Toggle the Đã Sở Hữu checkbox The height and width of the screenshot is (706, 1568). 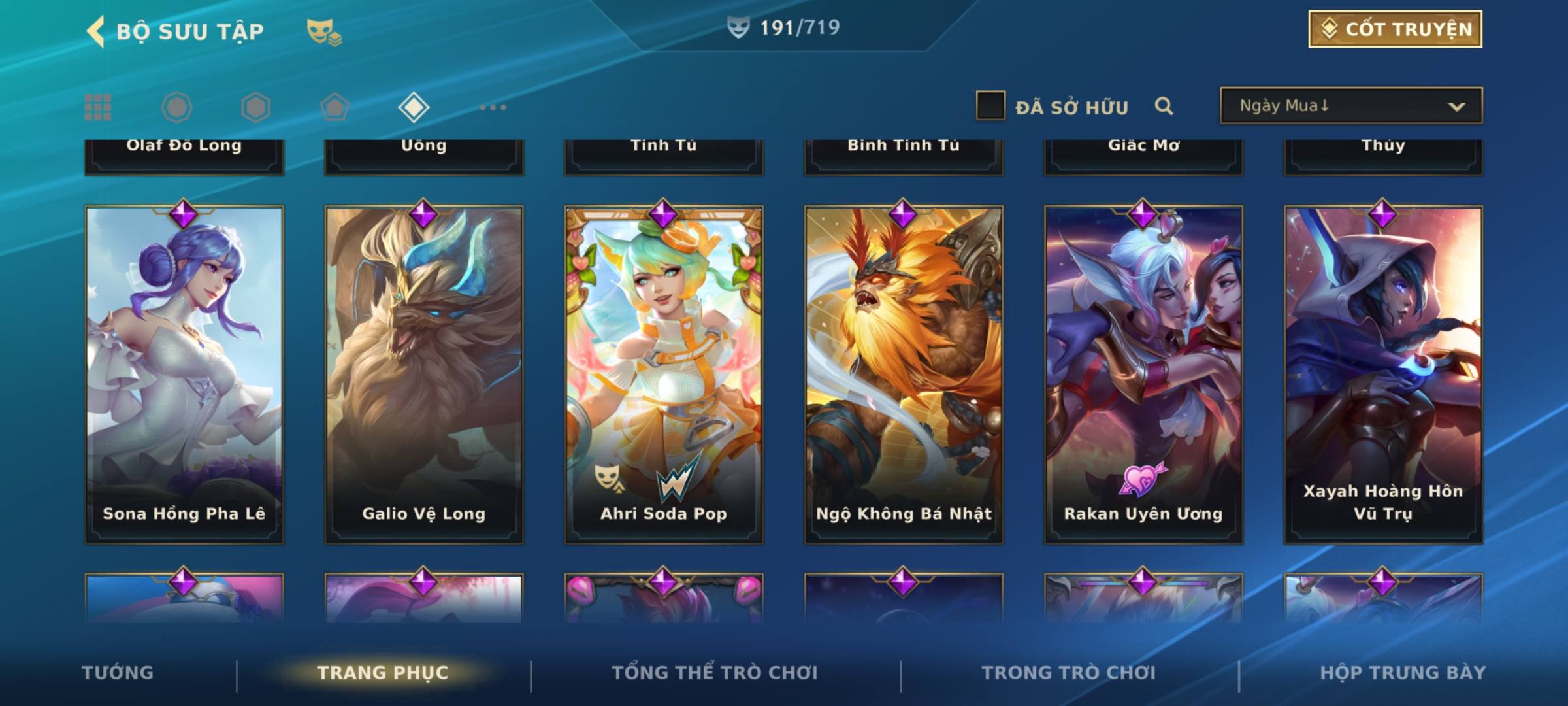tap(990, 106)
